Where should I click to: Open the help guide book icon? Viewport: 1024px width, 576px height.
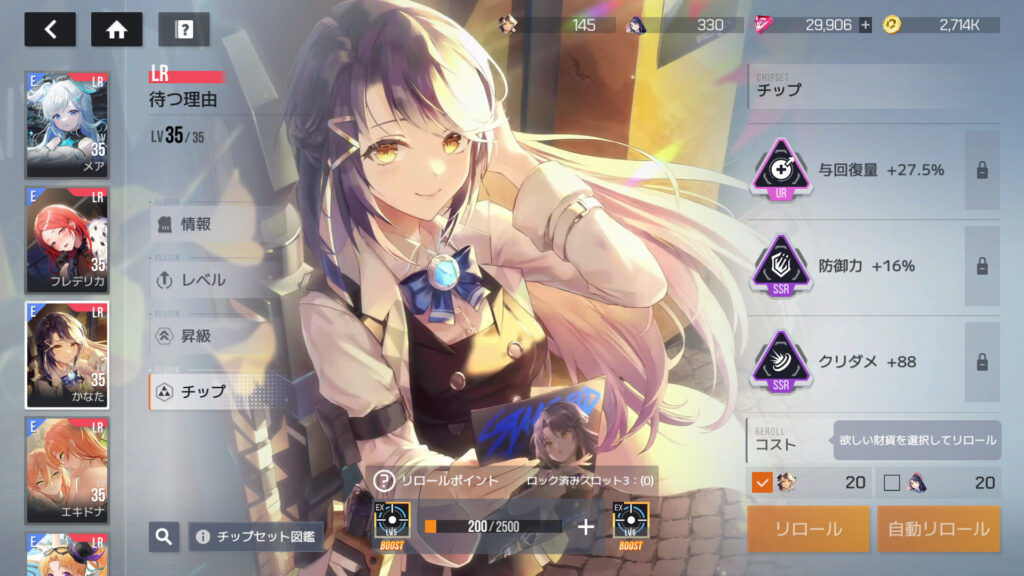[183, 29]
